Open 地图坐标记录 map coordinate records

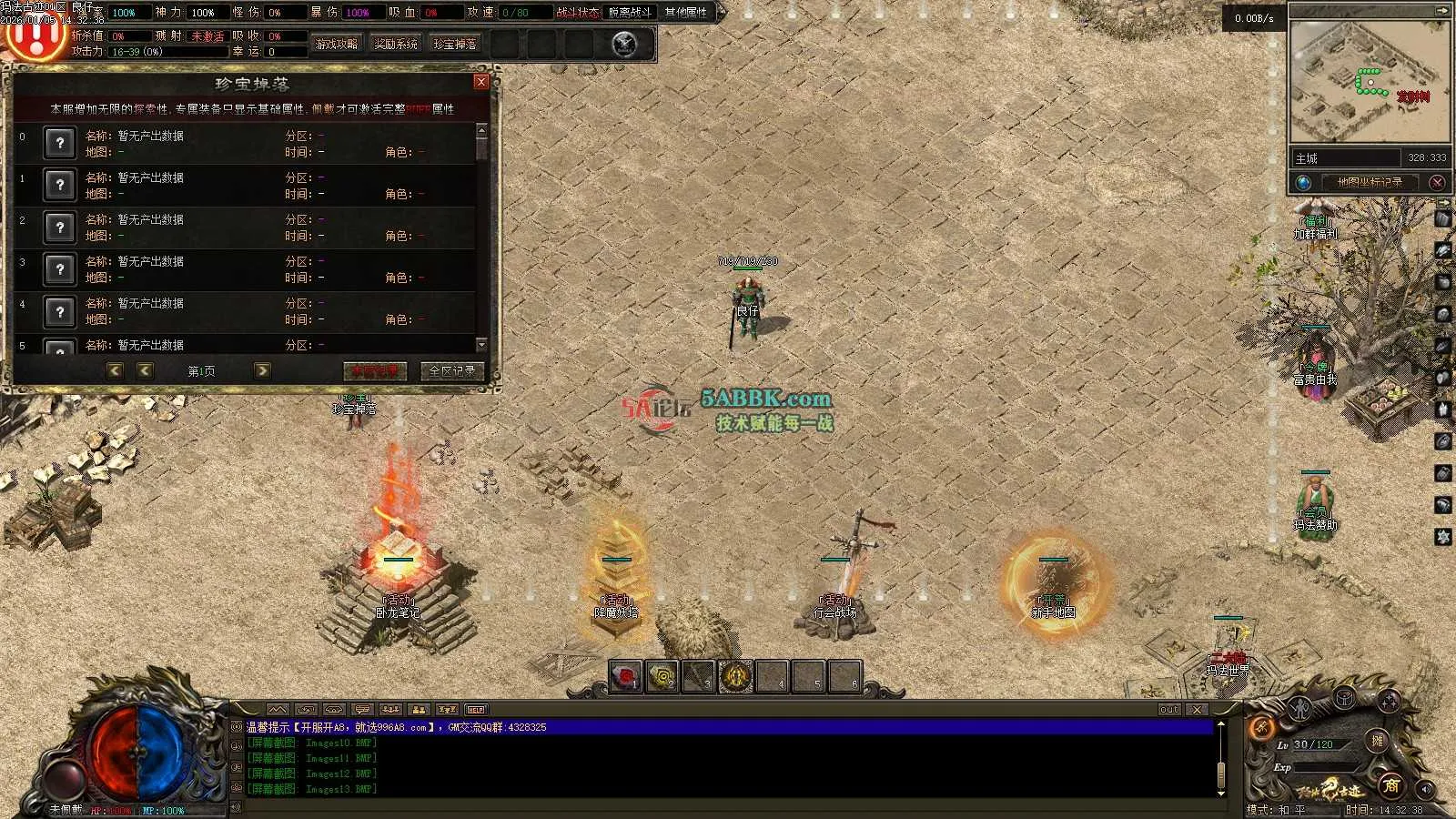pyautogui.click(x=1370, y=182)
